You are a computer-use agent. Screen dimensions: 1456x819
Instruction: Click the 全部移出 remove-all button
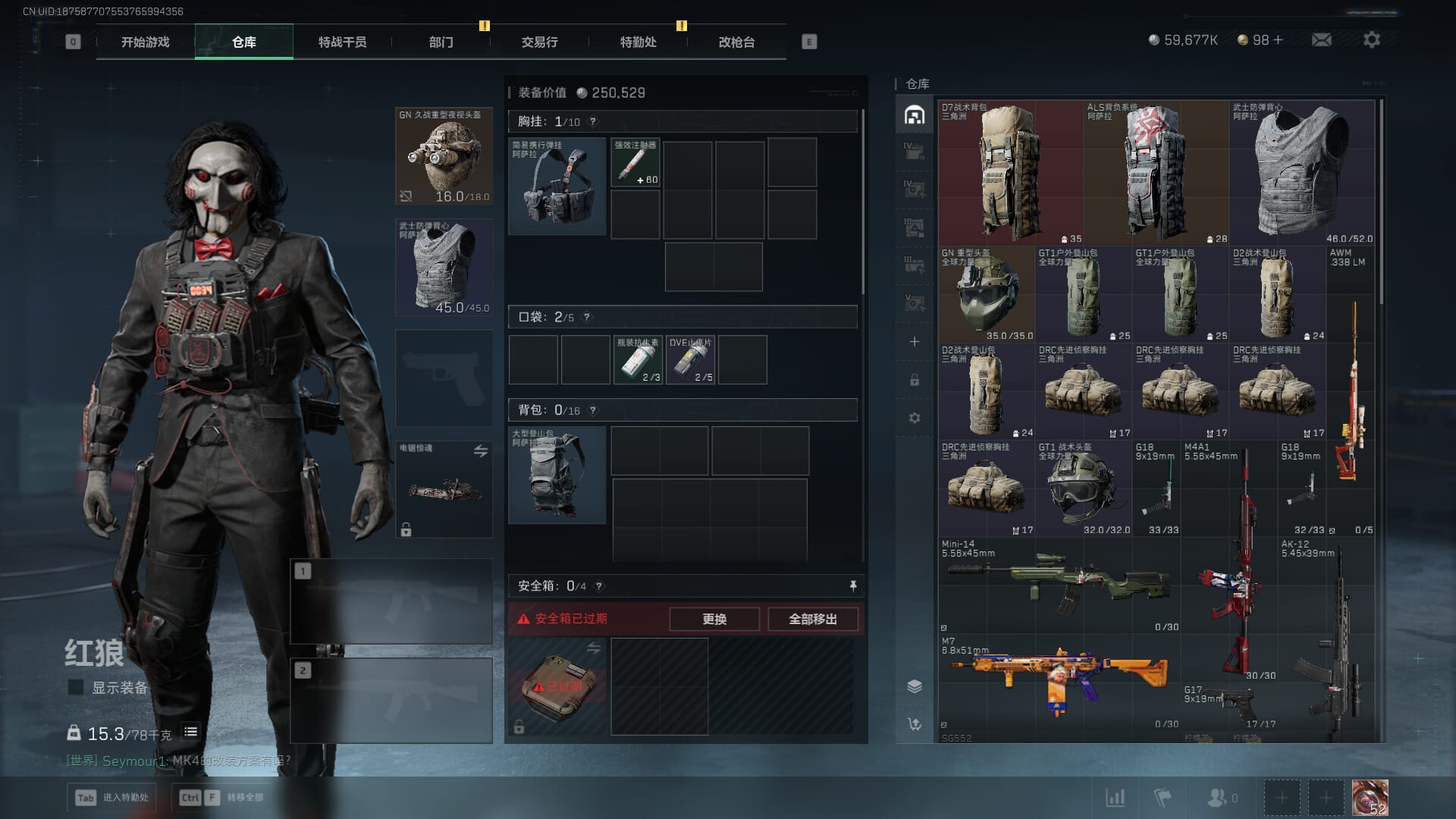tap(812, 619)
